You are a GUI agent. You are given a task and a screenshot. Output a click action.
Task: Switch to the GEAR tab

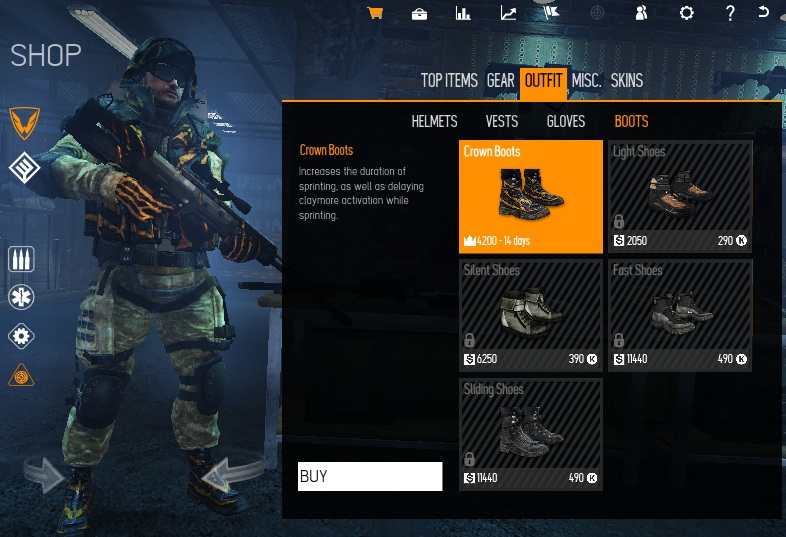501,81
